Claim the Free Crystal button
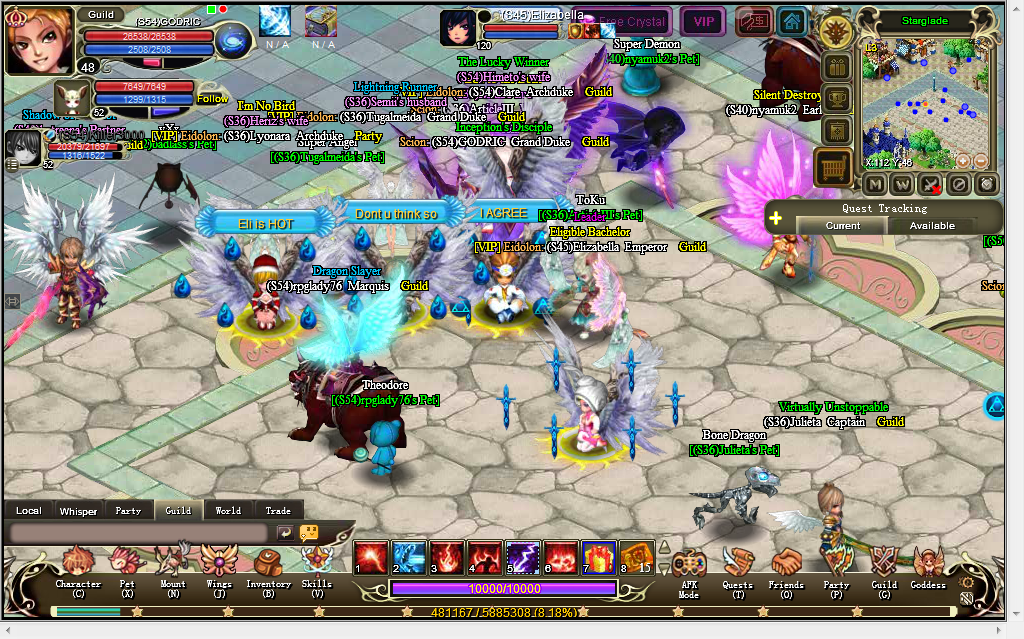This screenshot has height=639, width=1024. (631, 21)
